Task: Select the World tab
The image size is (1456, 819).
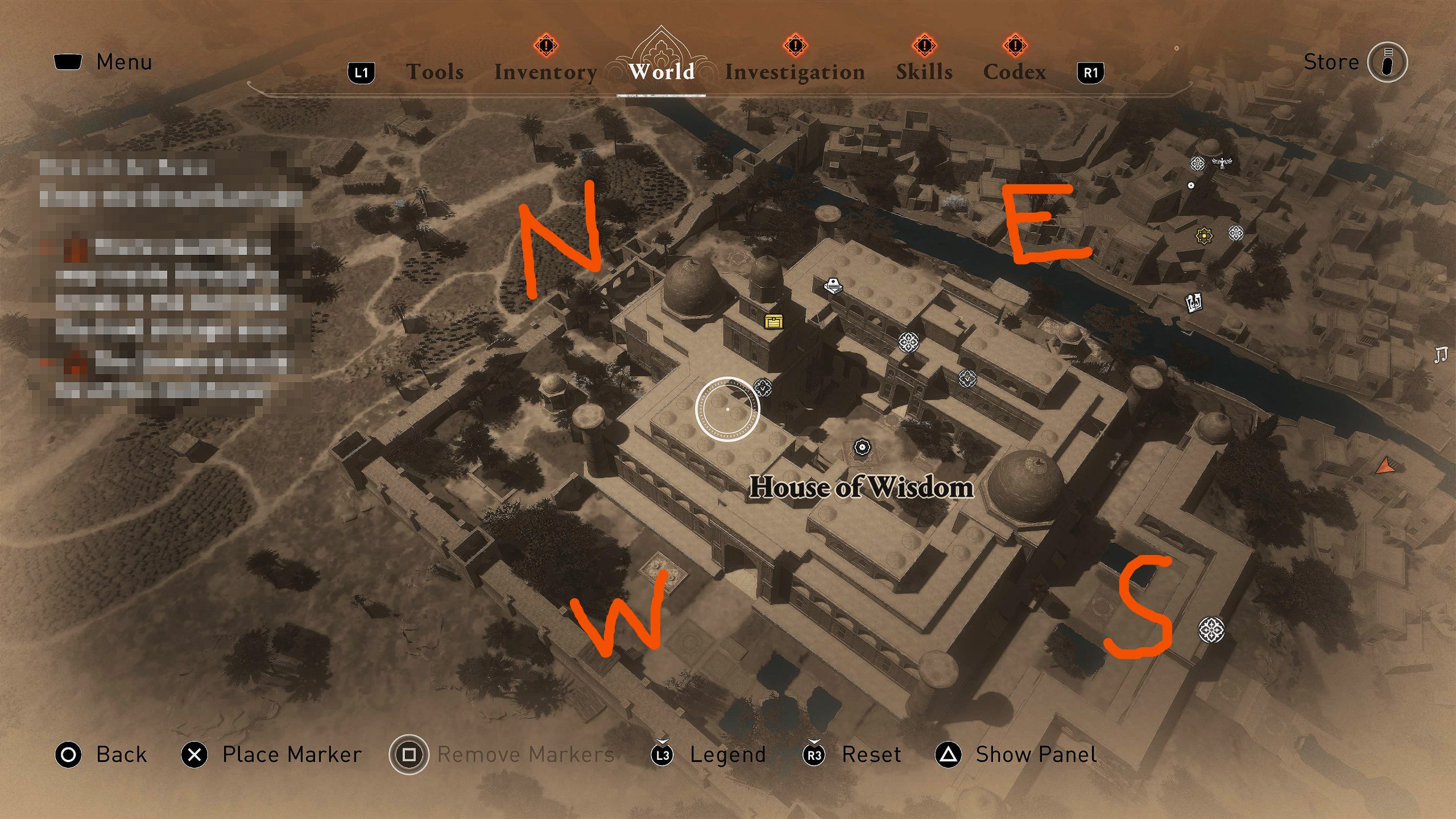Action: 661,72
